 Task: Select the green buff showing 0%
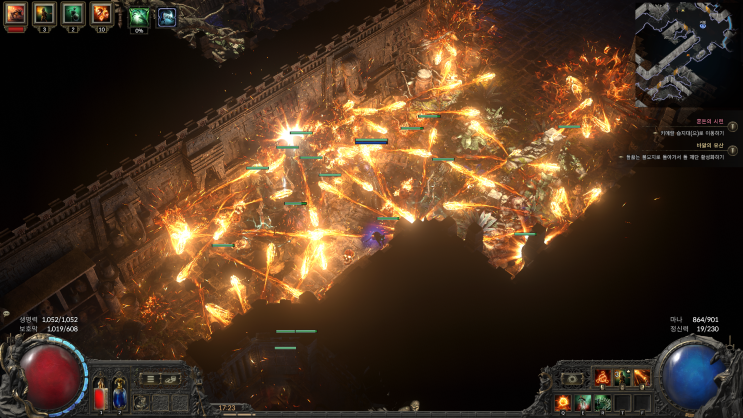click(x=139, y=16)
